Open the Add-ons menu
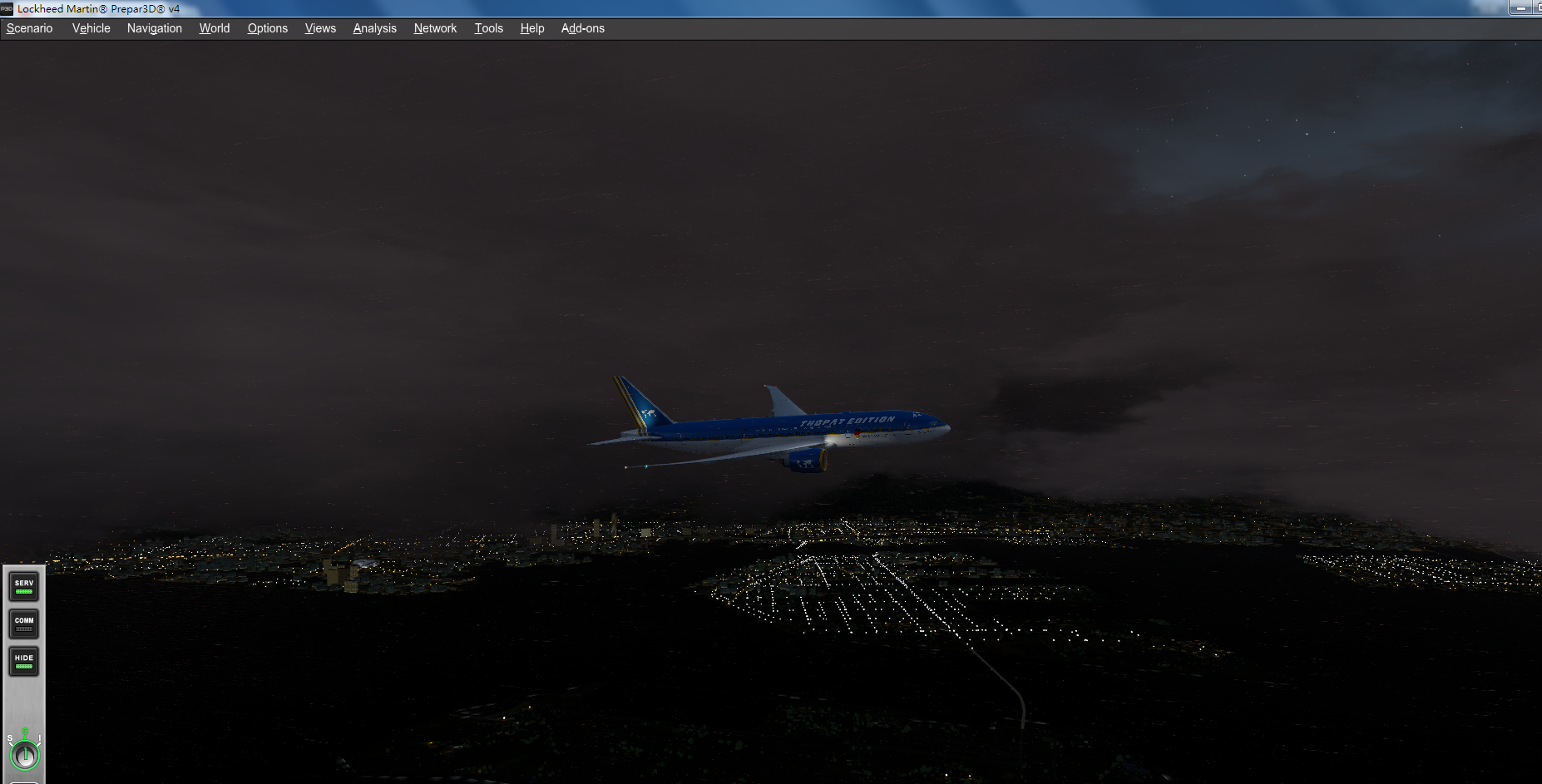1542x784 pixels. coord(582,27)
